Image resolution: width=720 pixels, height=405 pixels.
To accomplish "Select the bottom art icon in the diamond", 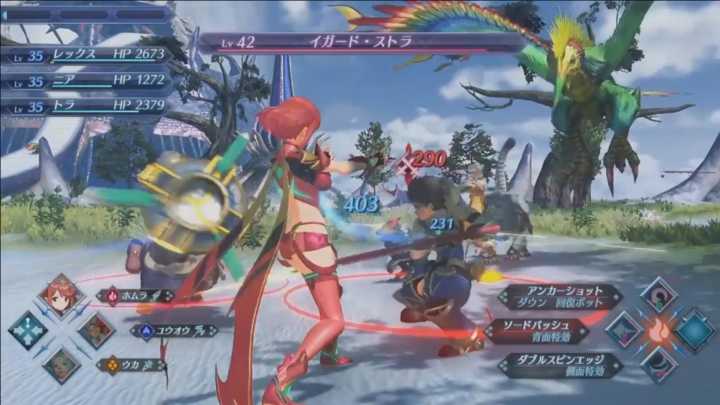I will (659, 365).
